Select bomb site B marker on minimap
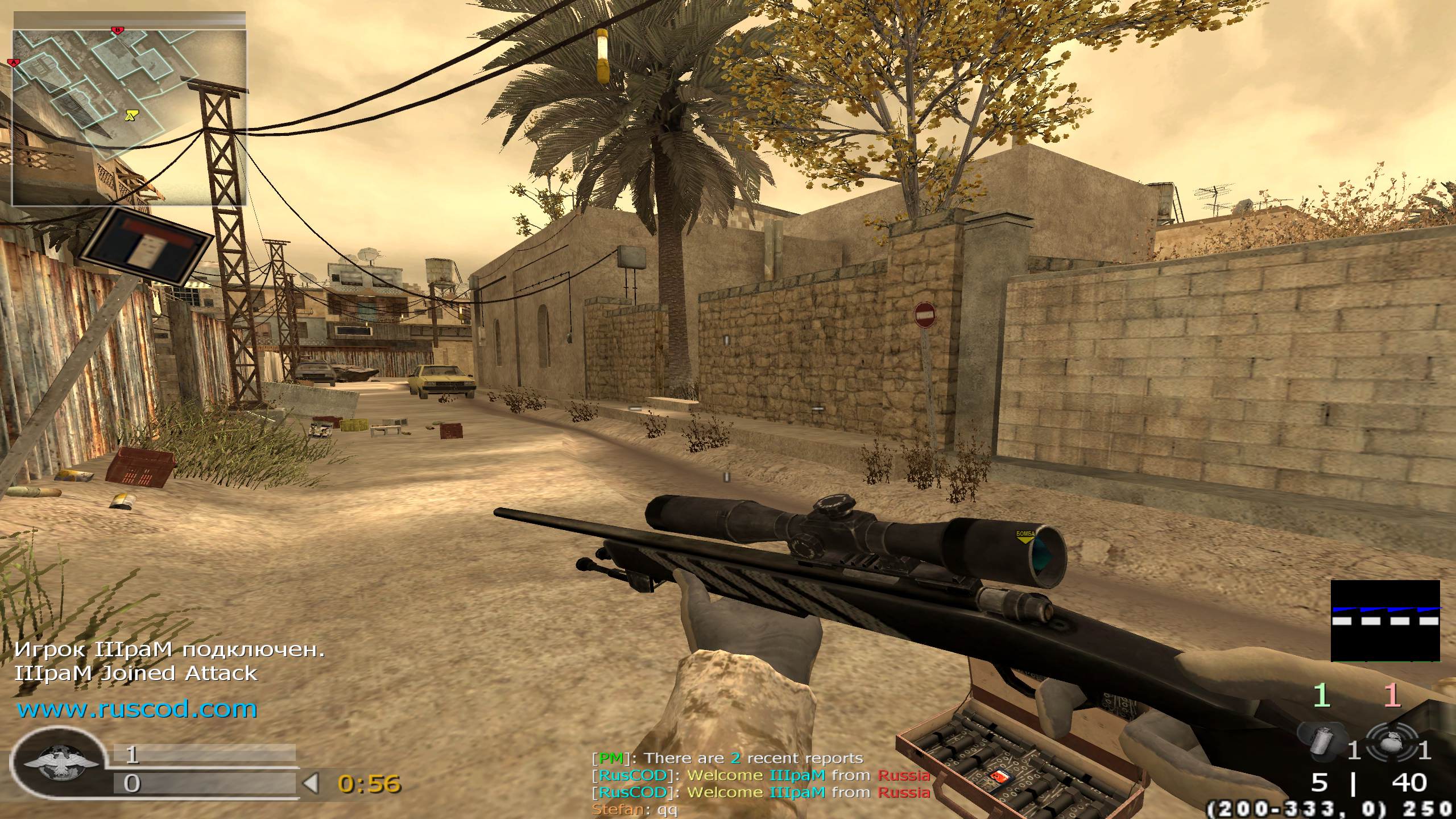The height and width of the screenshot is (819, 1456). tap(118, 30)
